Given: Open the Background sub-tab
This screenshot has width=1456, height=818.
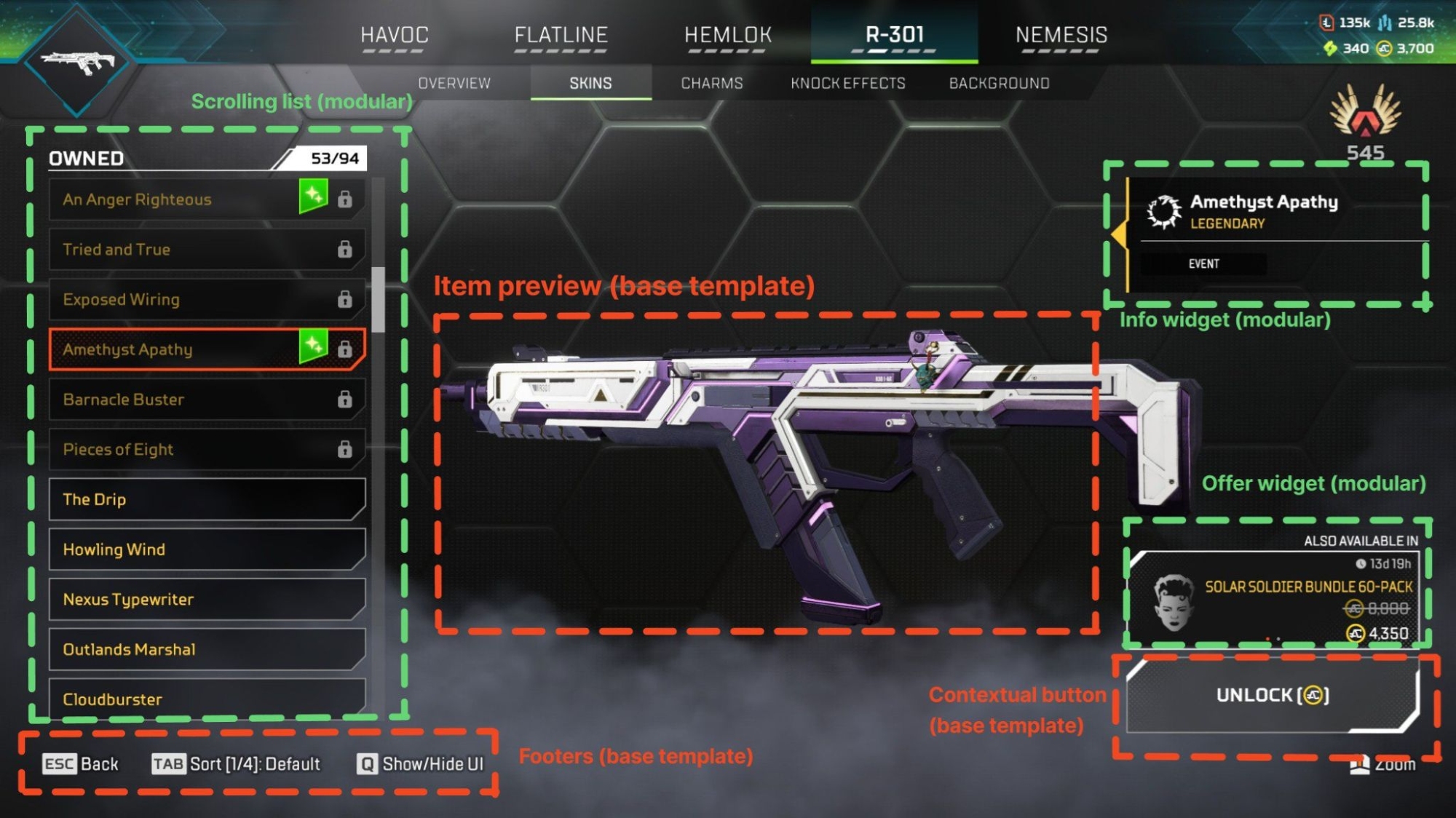Looking at the screenshot, I should click(999, 83).
